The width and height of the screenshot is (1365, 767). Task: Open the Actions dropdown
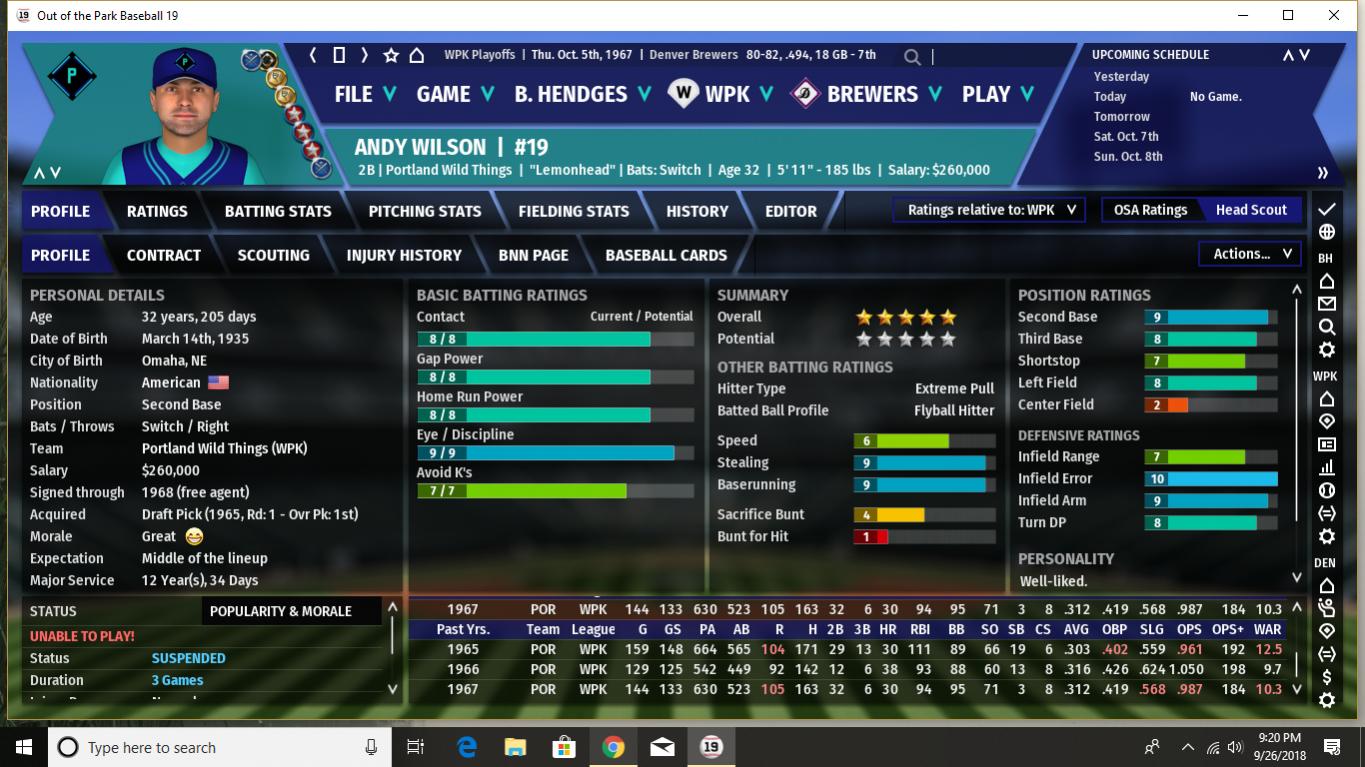tap(1252, 254)
